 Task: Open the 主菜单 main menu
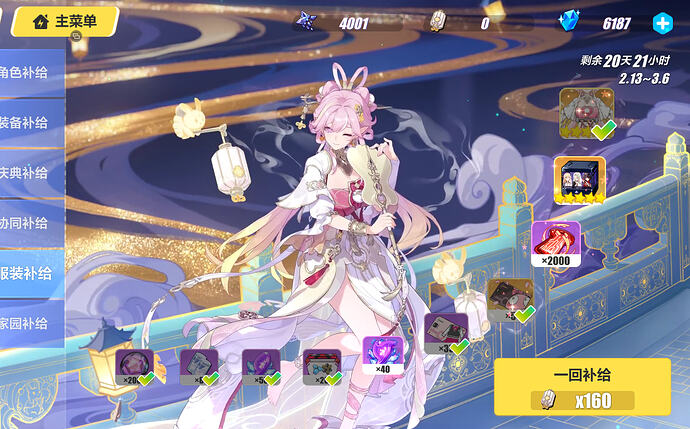[65, 21]
